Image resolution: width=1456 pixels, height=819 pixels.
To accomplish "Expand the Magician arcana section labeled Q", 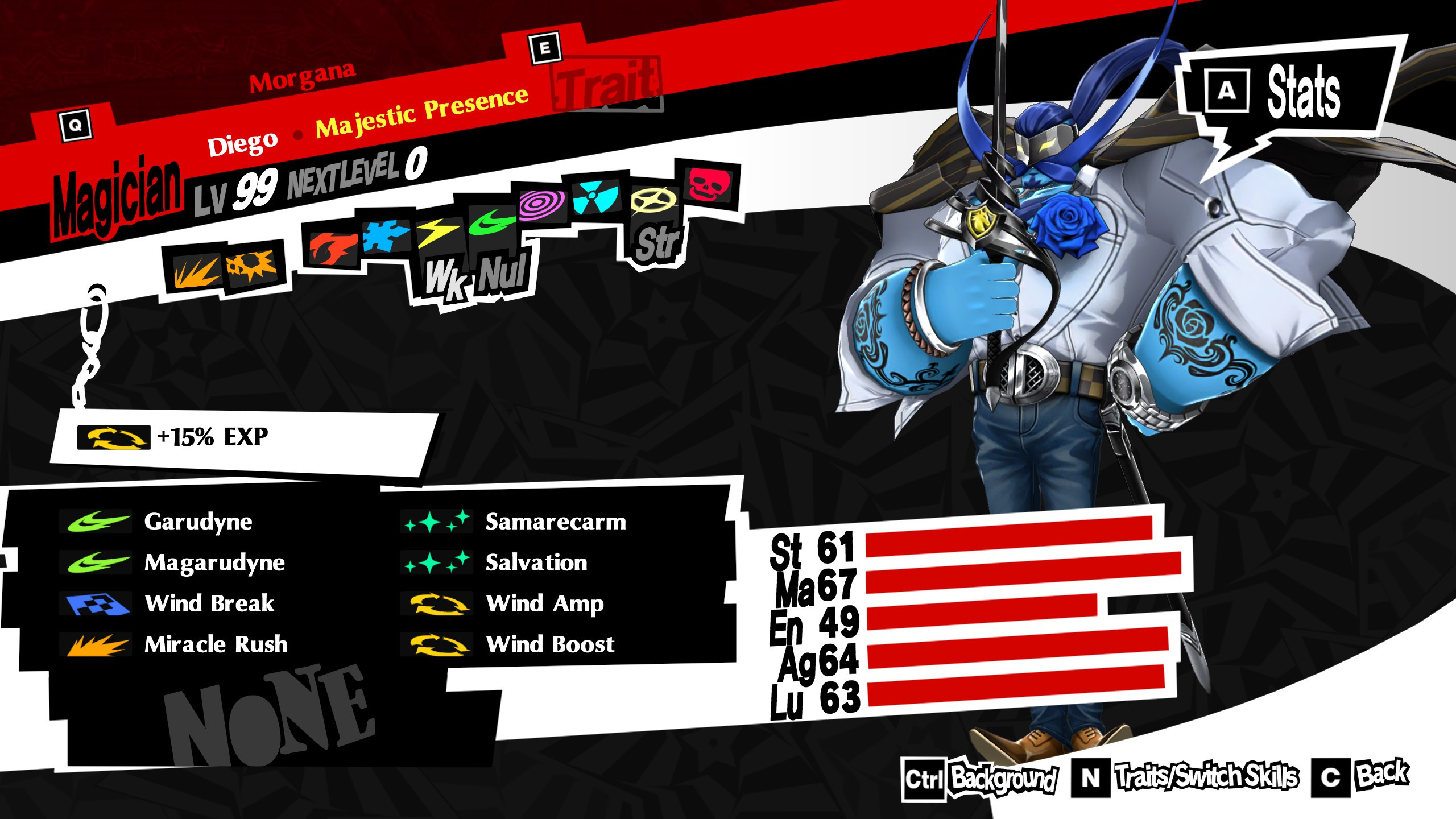I will 76,125.
